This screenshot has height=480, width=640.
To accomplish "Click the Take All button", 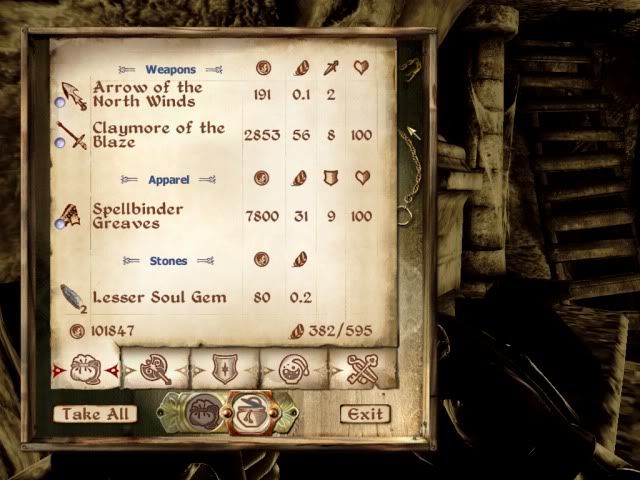I will [95, 413].
